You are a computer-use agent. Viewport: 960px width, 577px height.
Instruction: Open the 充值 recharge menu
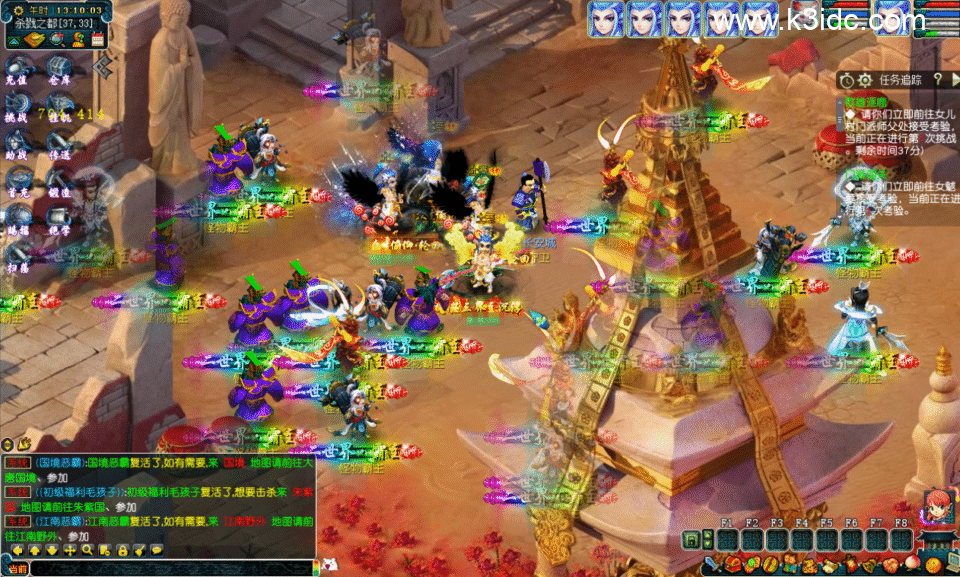(17, 71)
